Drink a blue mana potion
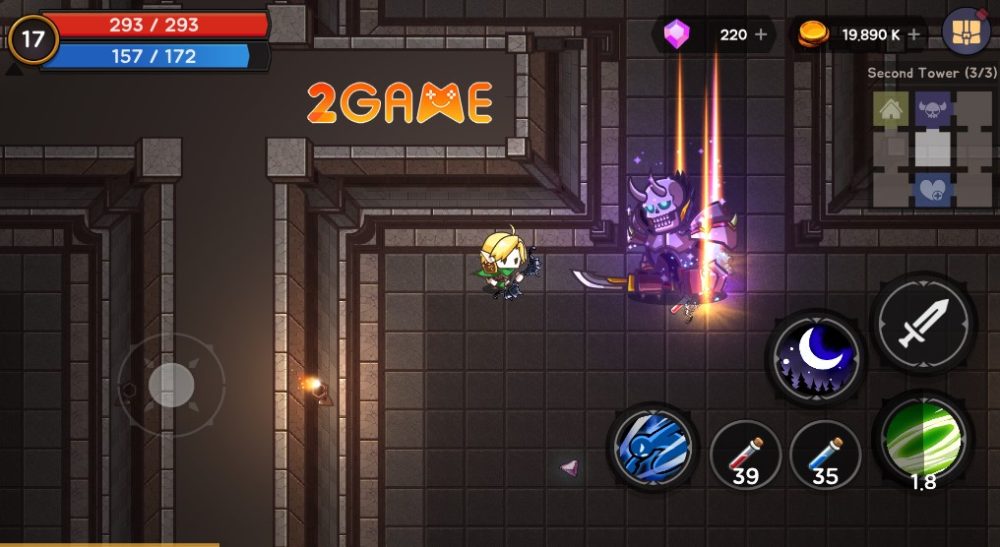The height and width of the screenshot is (547, 1000). [825, 454]
